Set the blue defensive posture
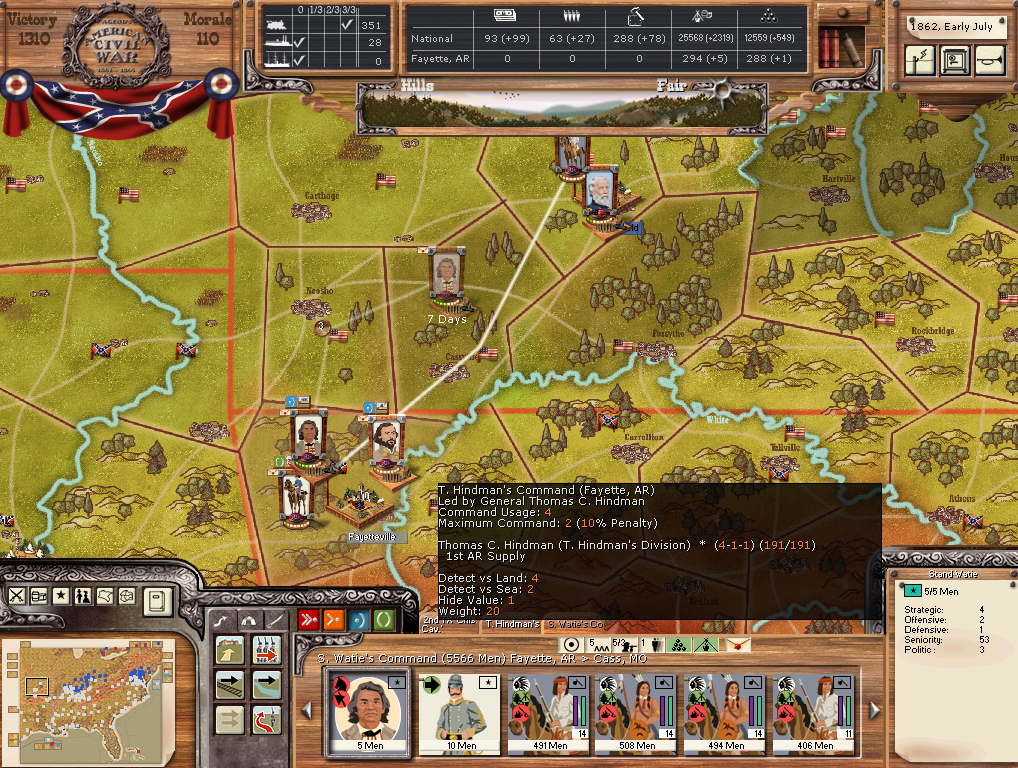This screenshot has width=1018, height=768. [x=358, y=620]
